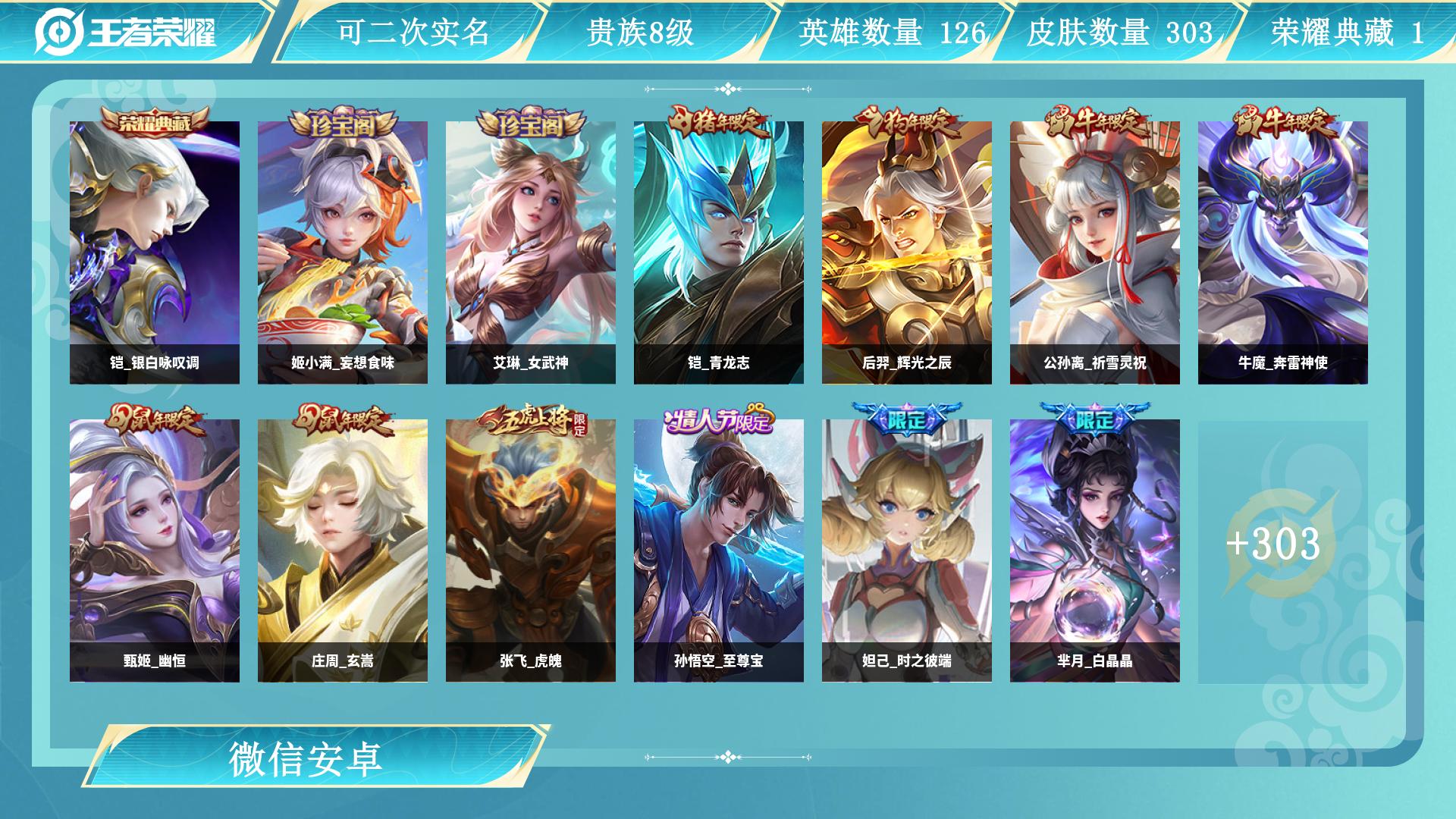
Task: Open the 芈月_白晶晶 skin card
Action: tap(1095, 551)
